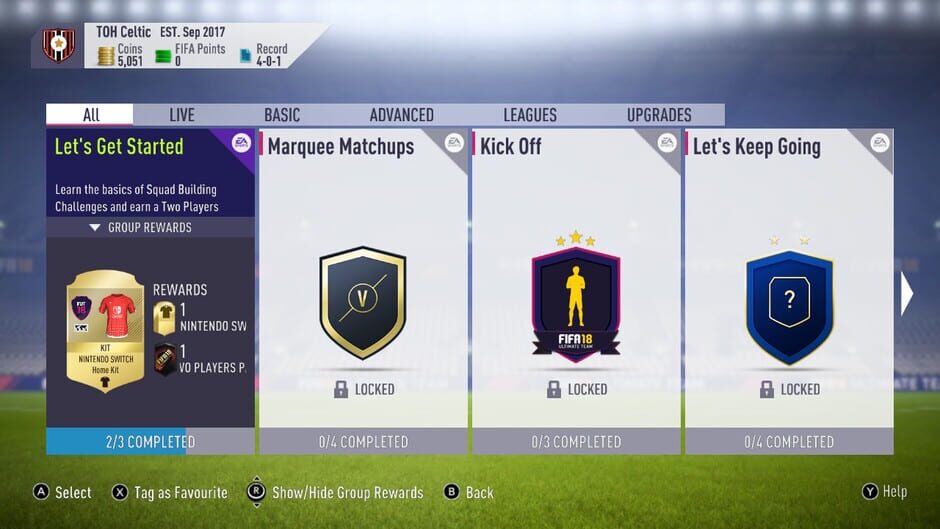940x529 pixels.
Task: View the Nintendo Switch Home Kit reward
Action: click(x=105, y=330)
